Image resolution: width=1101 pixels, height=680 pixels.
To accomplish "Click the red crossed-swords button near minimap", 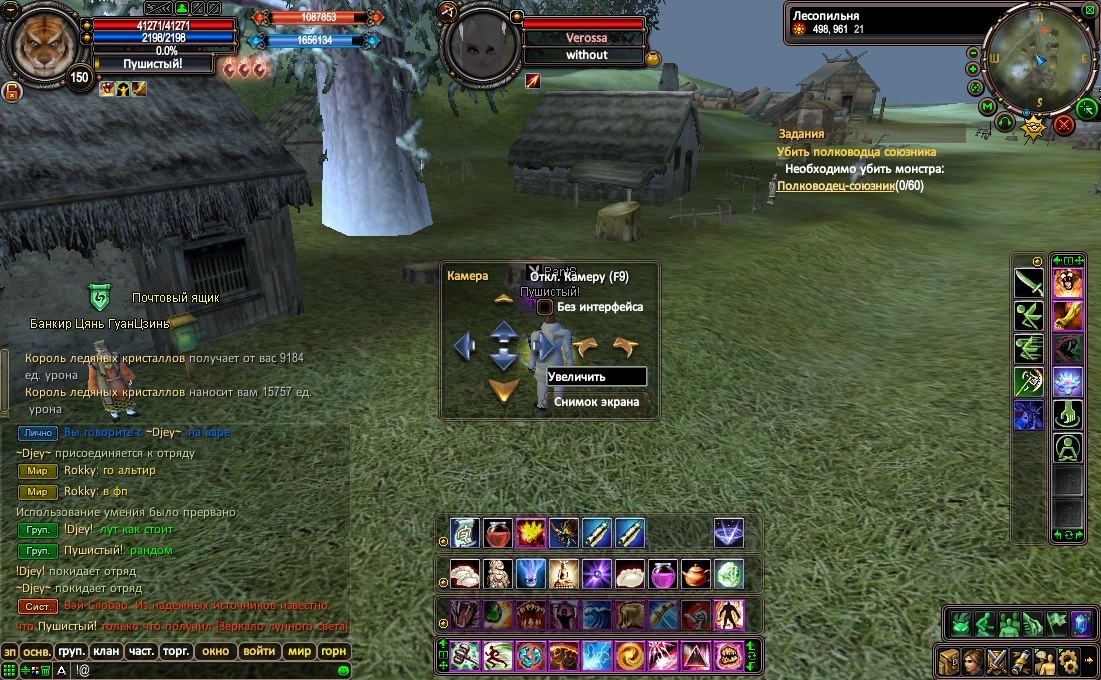I will coord(1064,125).
